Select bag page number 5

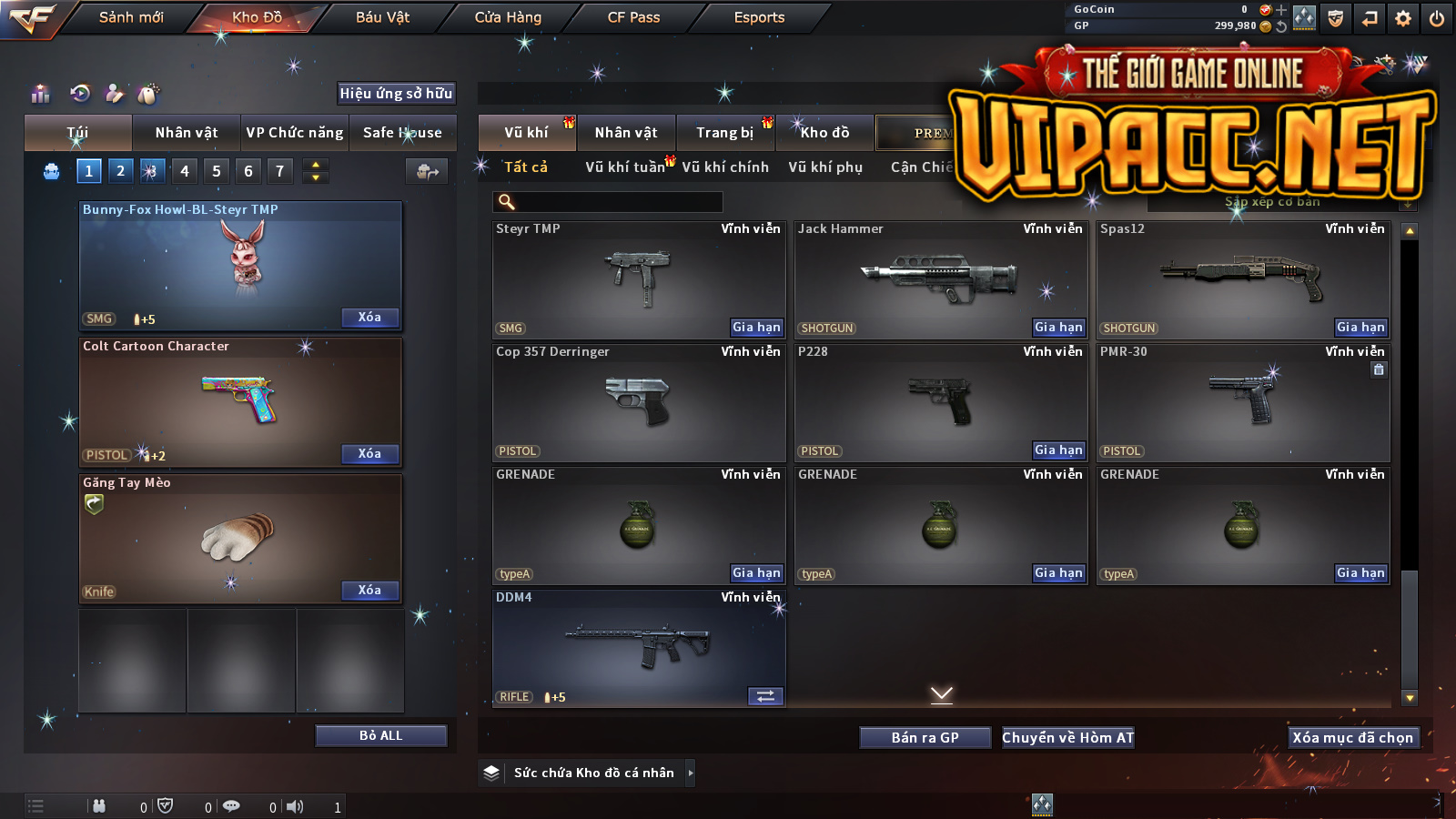(217, 171)
